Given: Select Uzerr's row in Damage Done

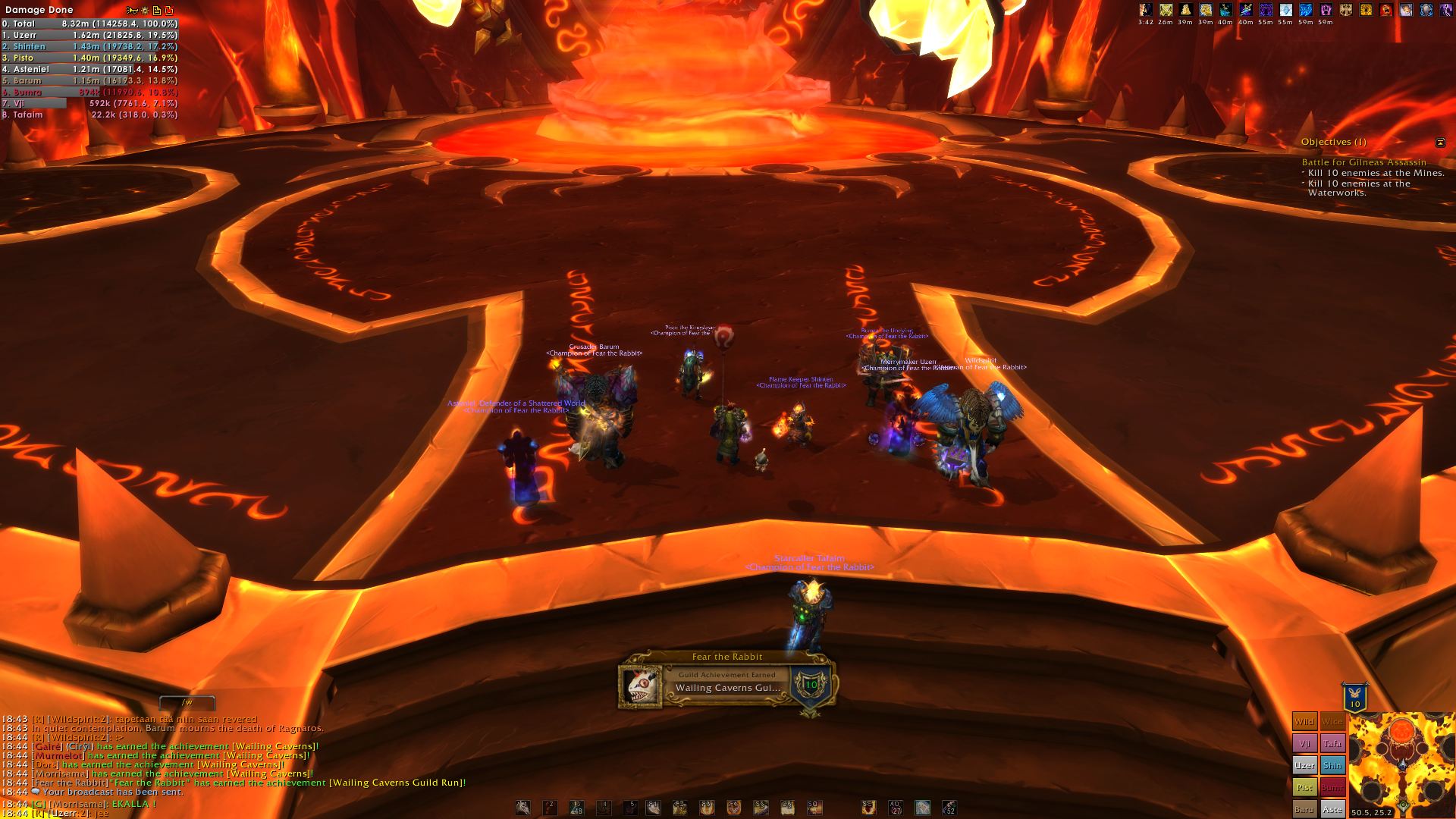Looking at the screenshot, I should (x=89, y=35).
